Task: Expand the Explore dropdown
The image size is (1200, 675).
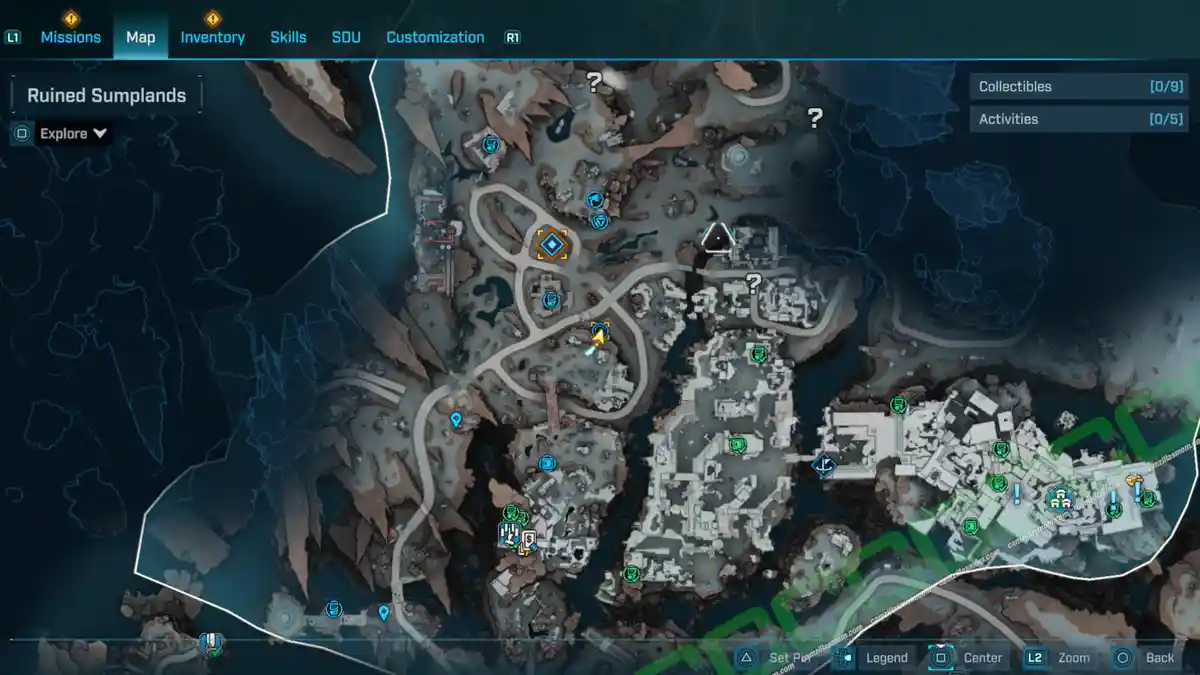Action: [74, 133]
